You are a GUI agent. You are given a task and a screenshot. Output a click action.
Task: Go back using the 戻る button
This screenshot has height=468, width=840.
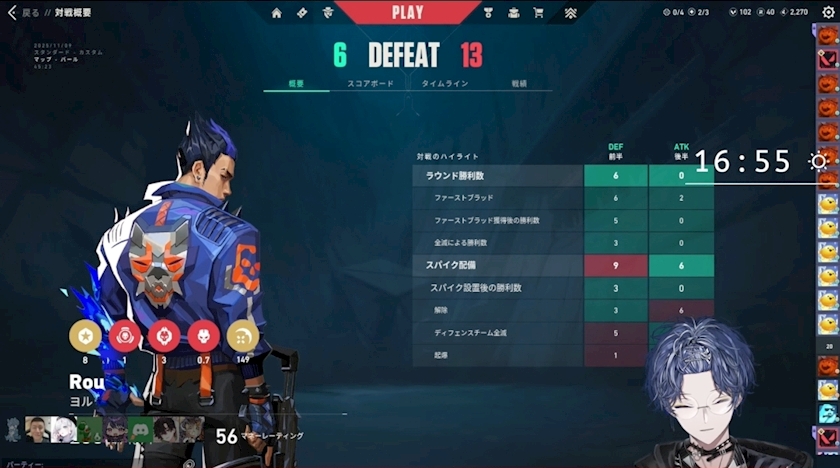click(22, 13)
